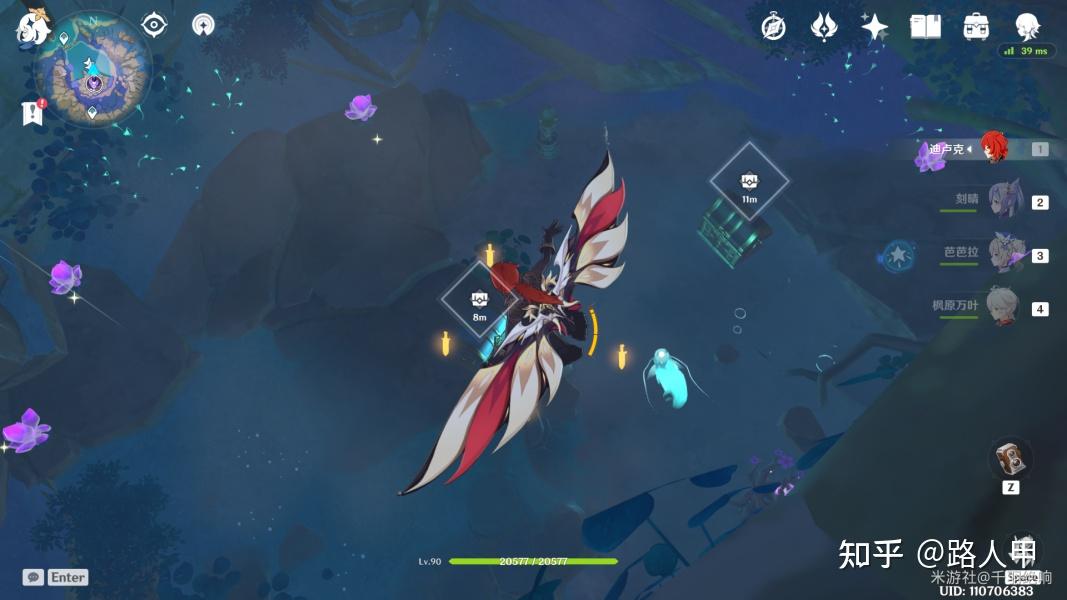The height and width of the screenshot is (600, 1067).
Task: Open the Adventurer Handbook book icon
Action: (925, 27)
